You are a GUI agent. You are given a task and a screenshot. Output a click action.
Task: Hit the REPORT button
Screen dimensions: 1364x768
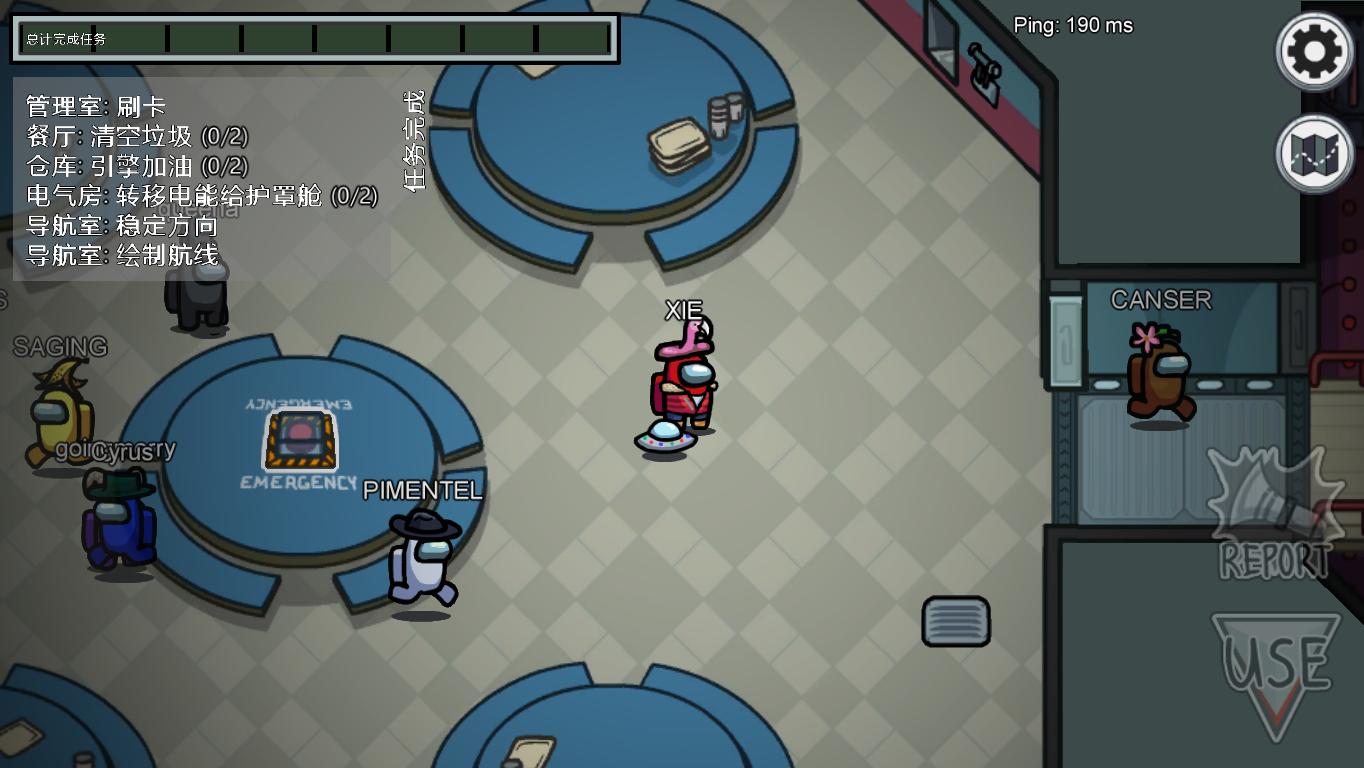click(x=1274, y=515)
